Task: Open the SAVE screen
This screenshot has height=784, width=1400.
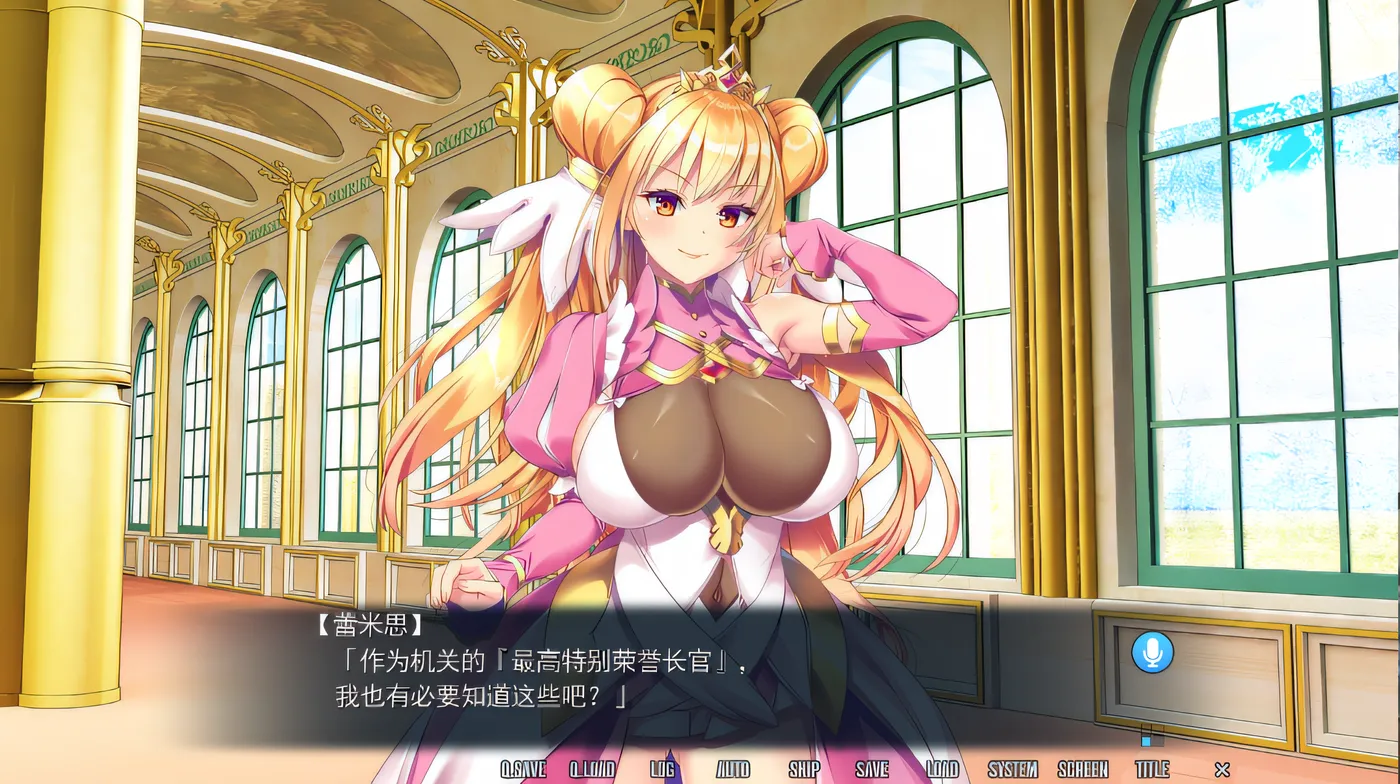Action: 873,771
